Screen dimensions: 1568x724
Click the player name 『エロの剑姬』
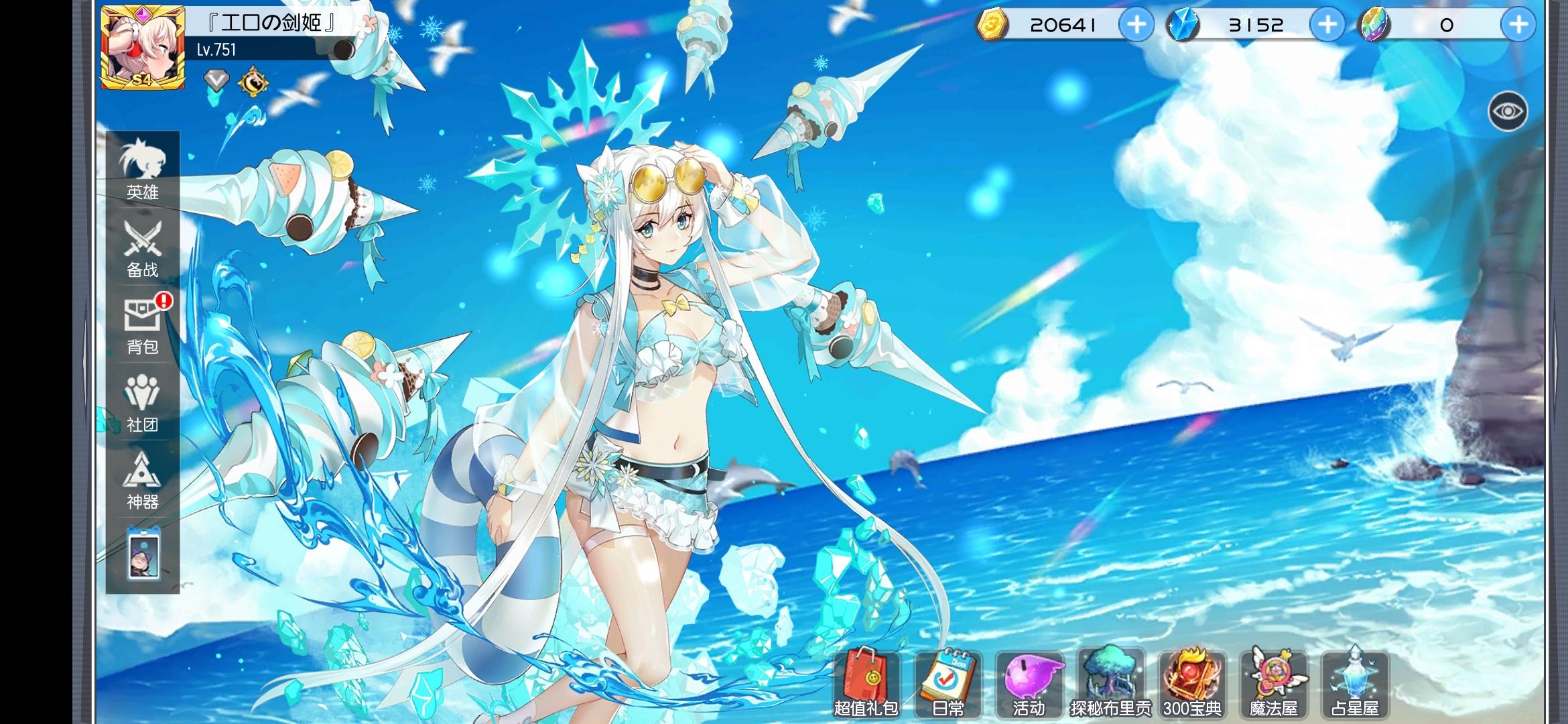271,20
